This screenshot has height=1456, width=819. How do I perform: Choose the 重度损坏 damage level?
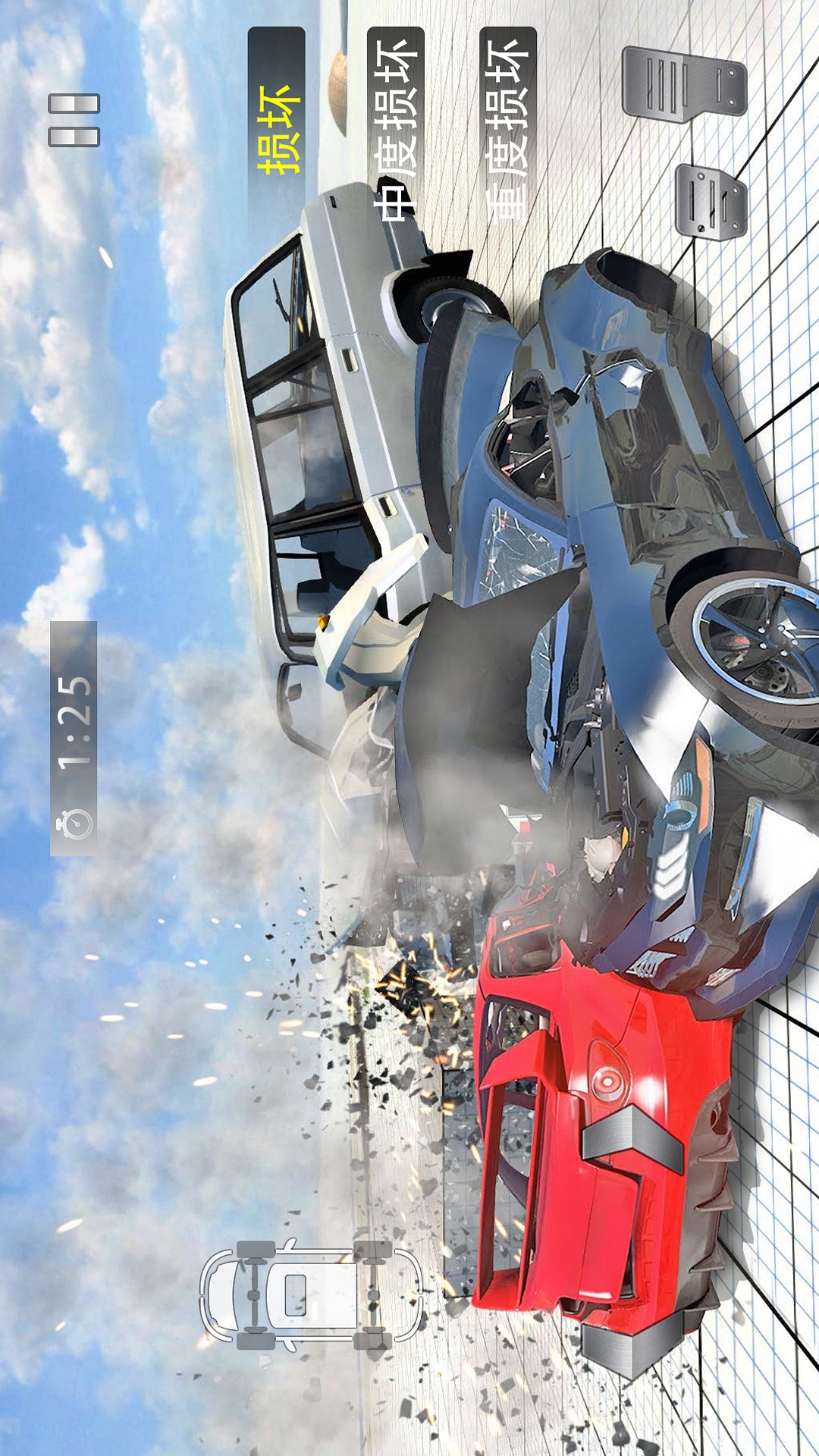pos(508,129)
